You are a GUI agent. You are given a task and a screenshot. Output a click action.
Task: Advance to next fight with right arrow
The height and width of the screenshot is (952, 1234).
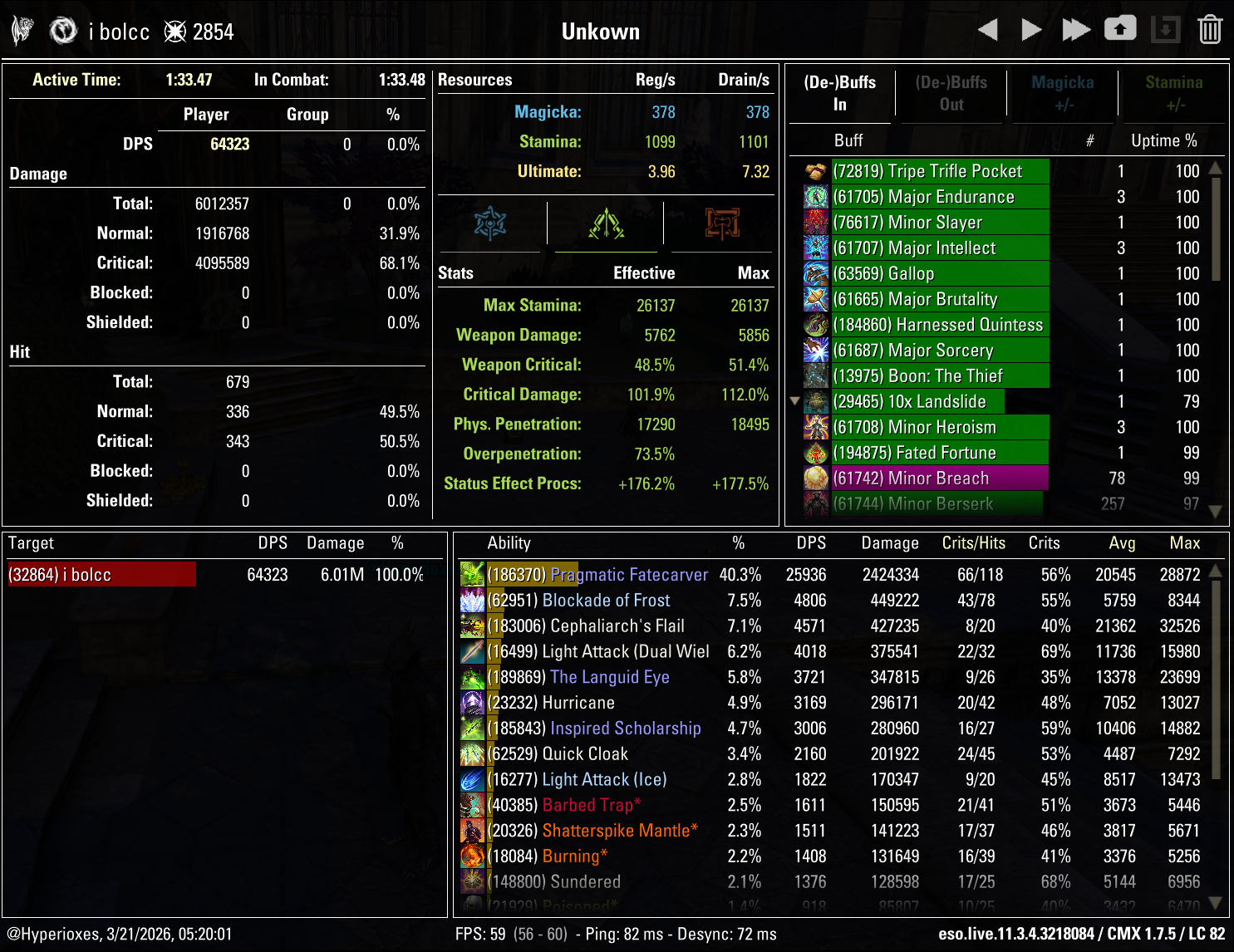pyautogui.click(x=1030, y=29)
